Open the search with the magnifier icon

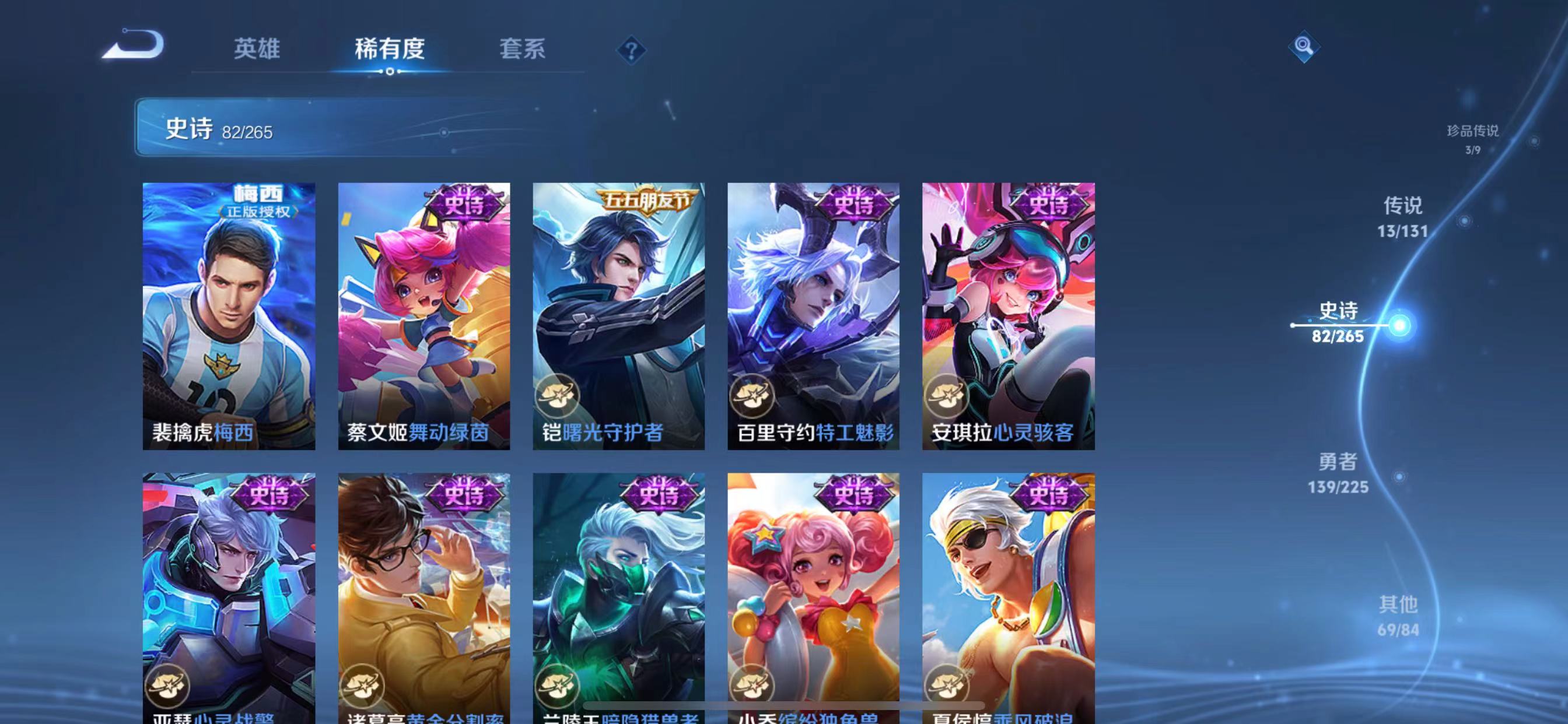pyautogui.click(x=1304, y=47)
